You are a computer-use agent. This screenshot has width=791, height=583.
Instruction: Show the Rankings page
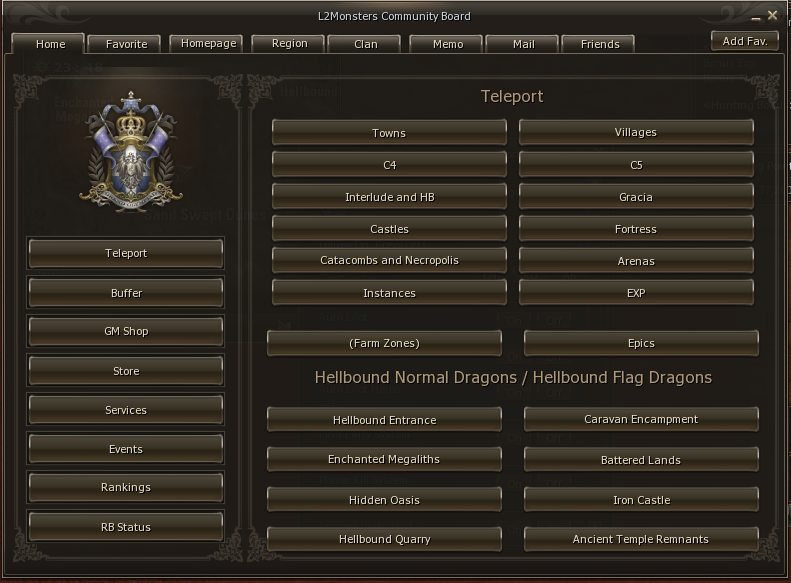click(x=126, y=487)
